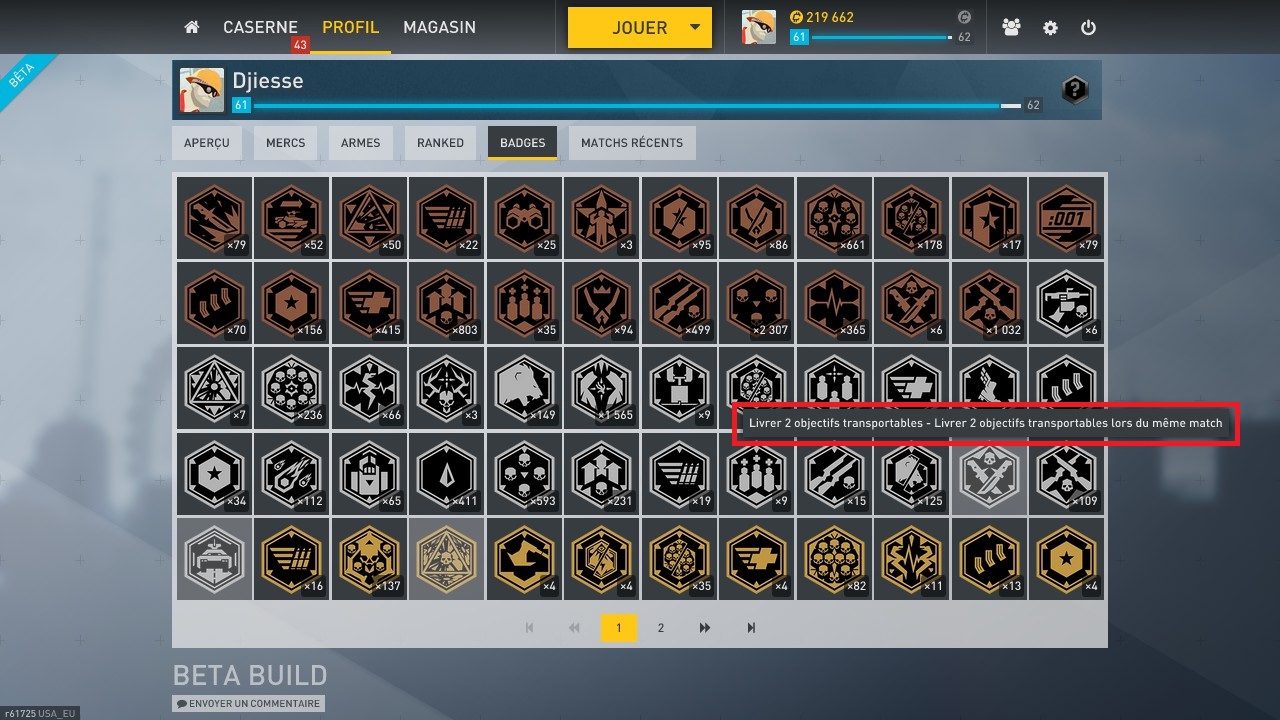Select the bronze badge with ×2 307 count
1280x720 pixels.
pyautogui.click(x=757, y=303)
